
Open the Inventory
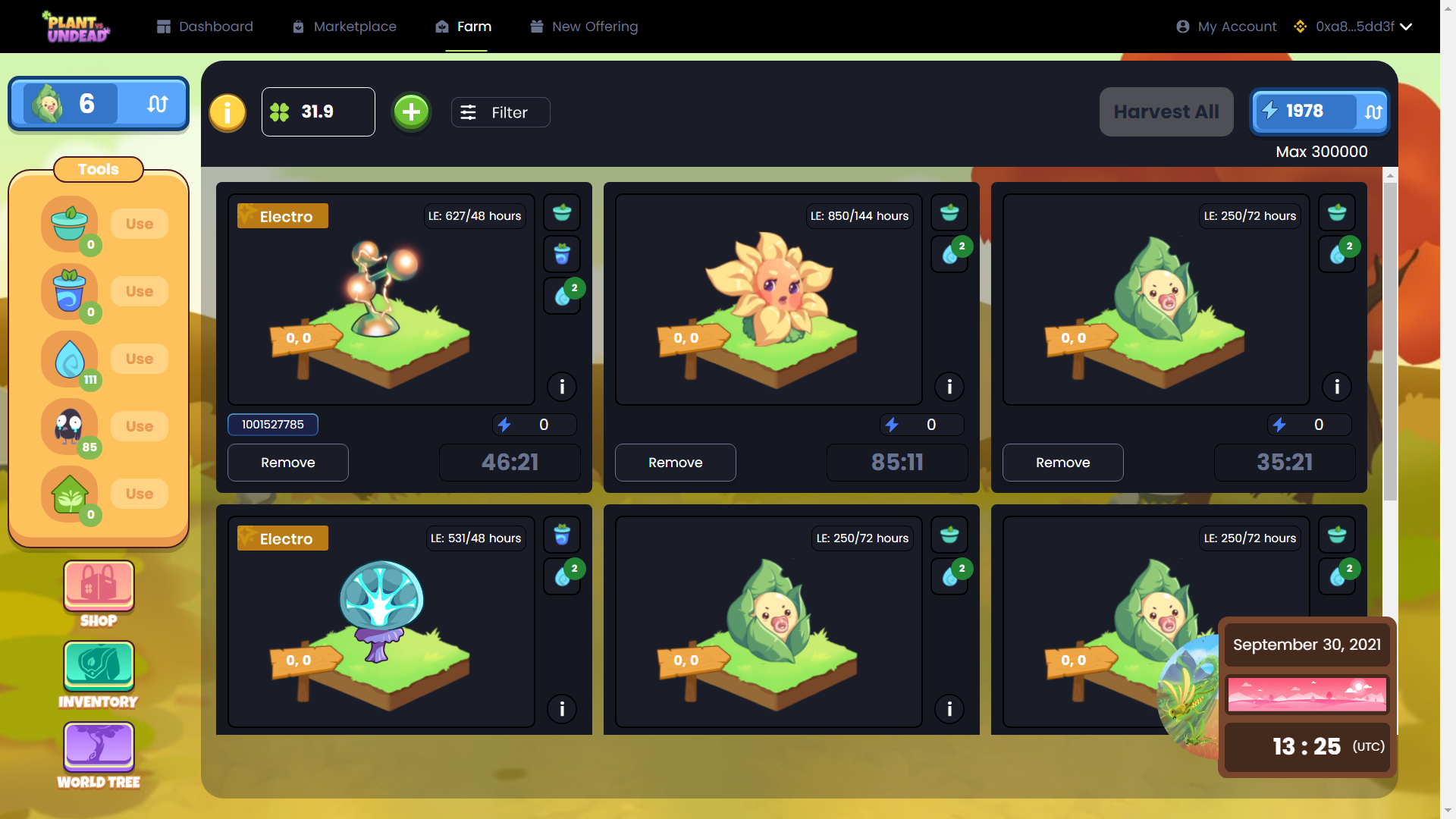tap(99, 675)
